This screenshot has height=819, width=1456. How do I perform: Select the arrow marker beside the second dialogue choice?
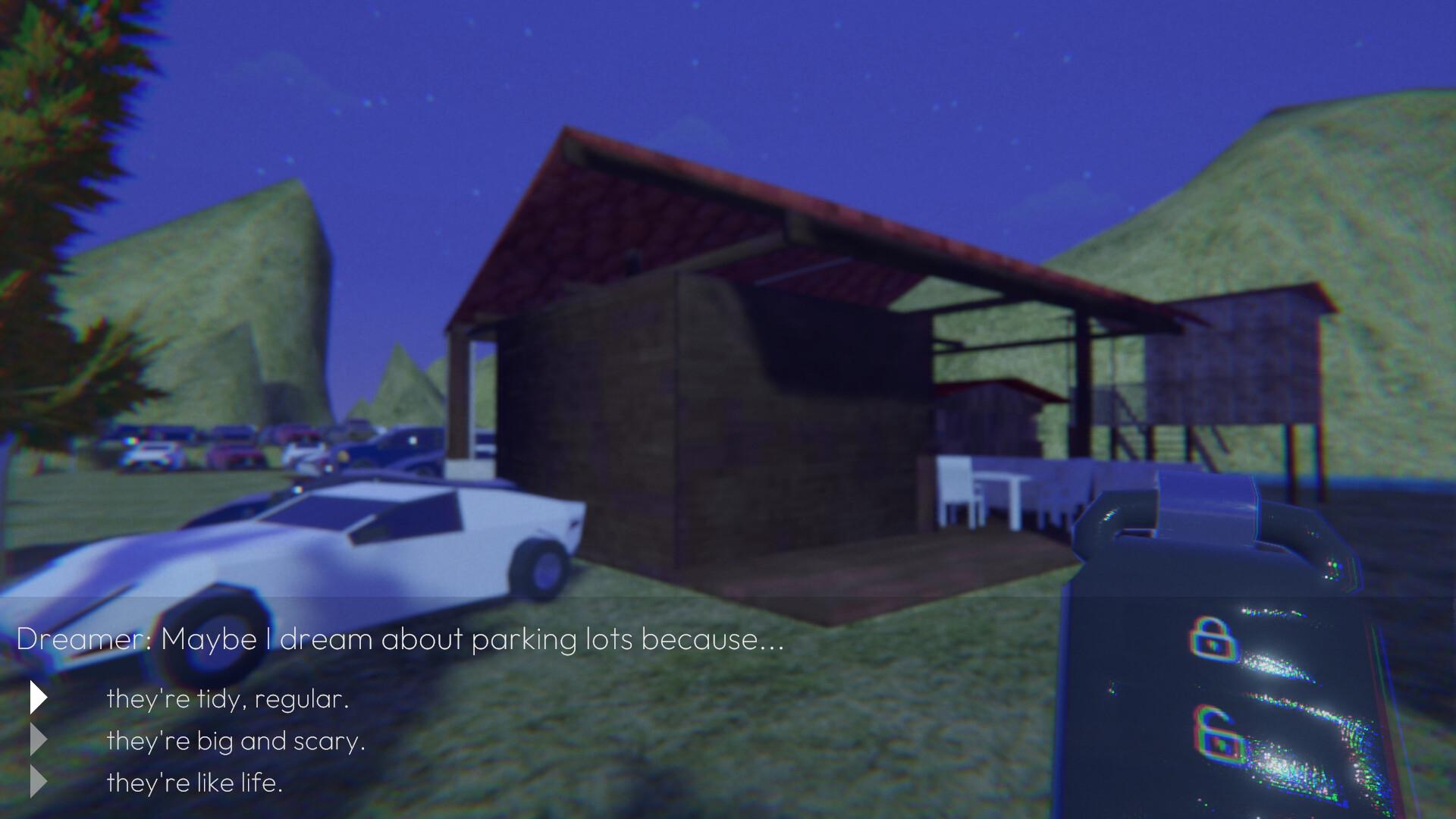click(x=37, y=740)
